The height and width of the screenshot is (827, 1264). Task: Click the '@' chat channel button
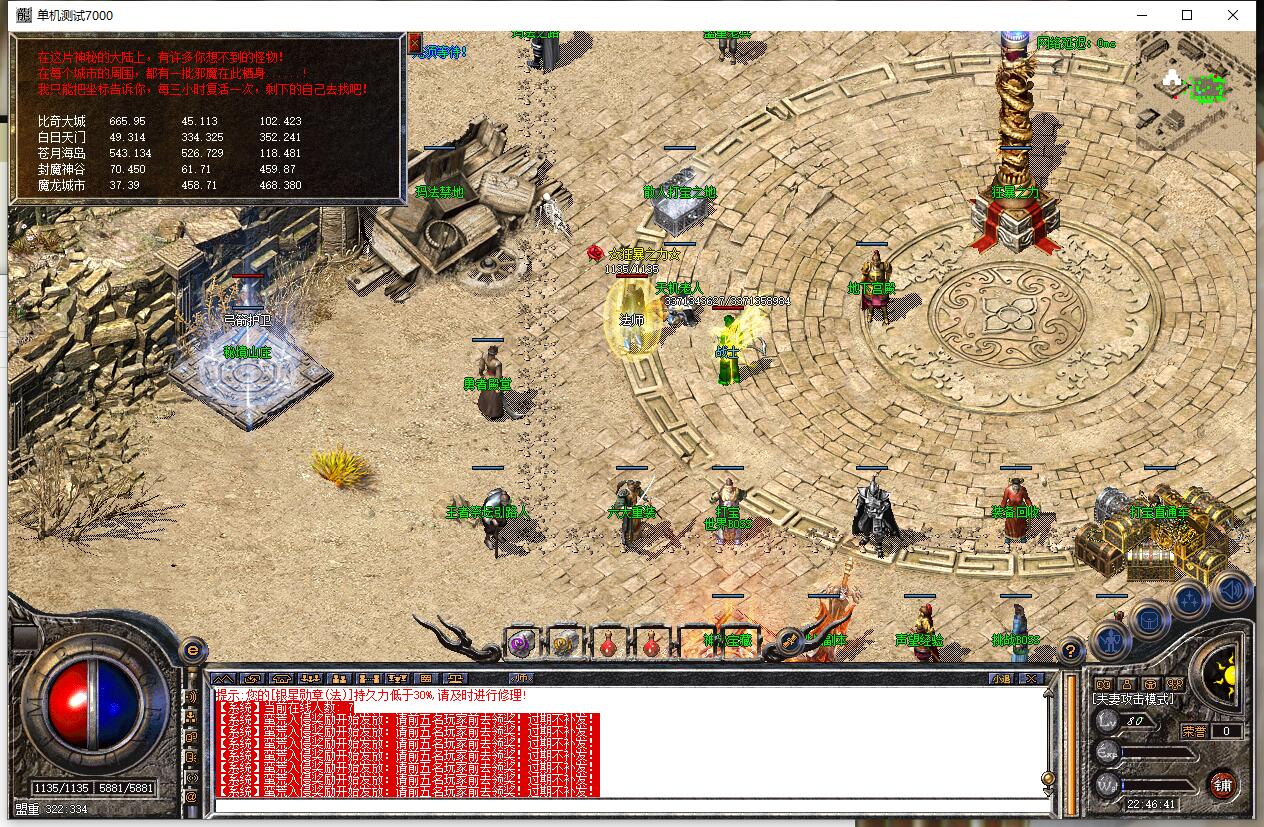click(191, 797)
